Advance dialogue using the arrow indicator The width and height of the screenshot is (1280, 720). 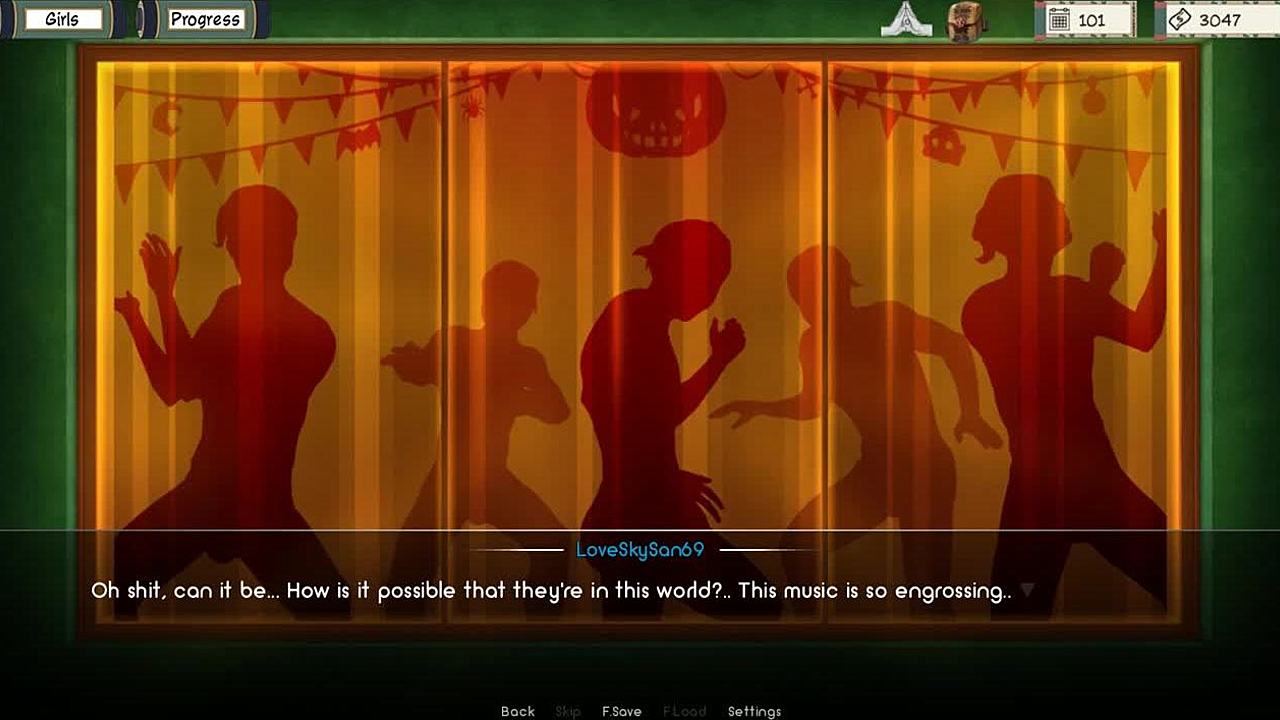click(1026, 591)
